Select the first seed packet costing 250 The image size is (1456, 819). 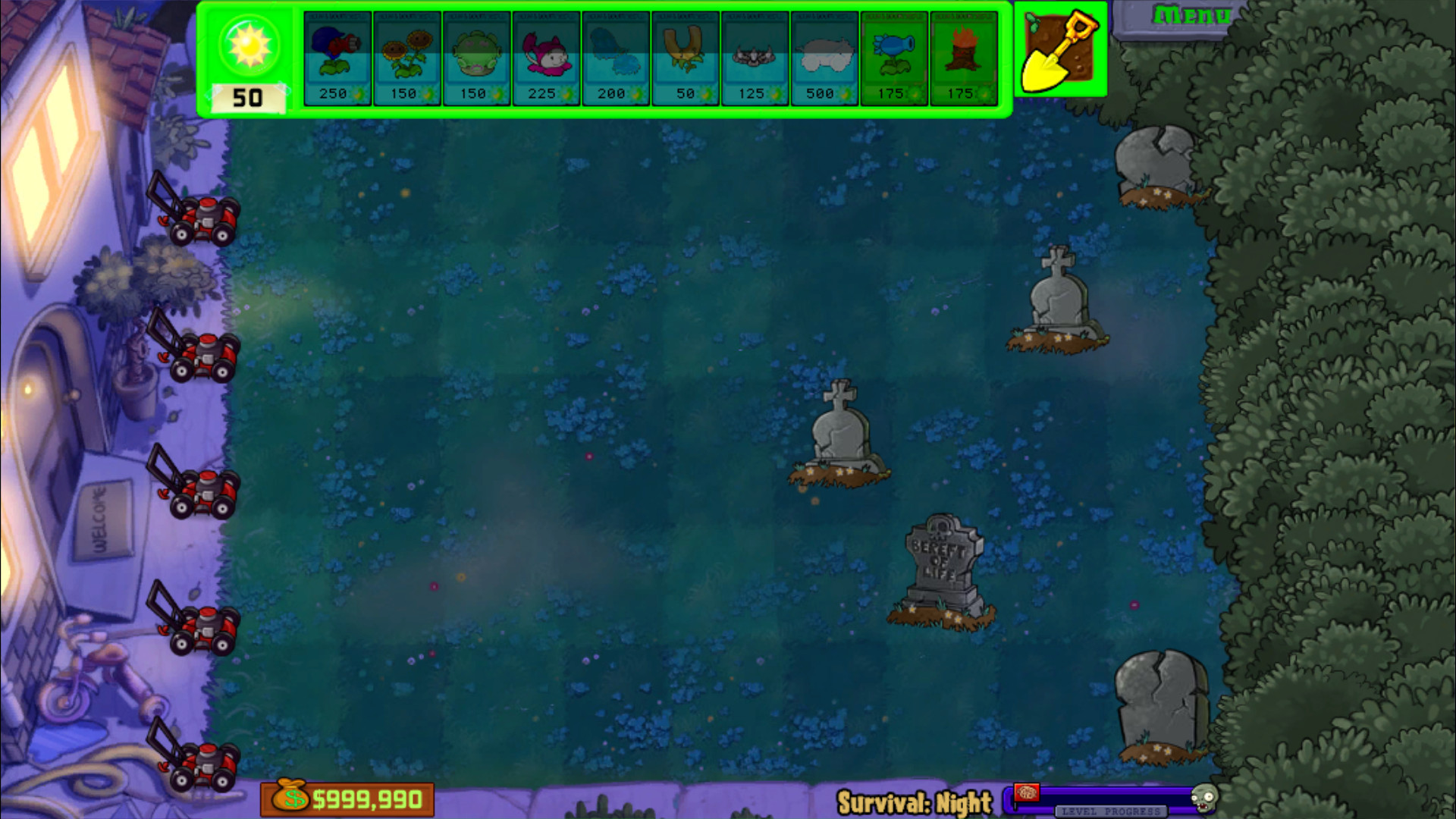pyautogui.click(x=337, y=57)
